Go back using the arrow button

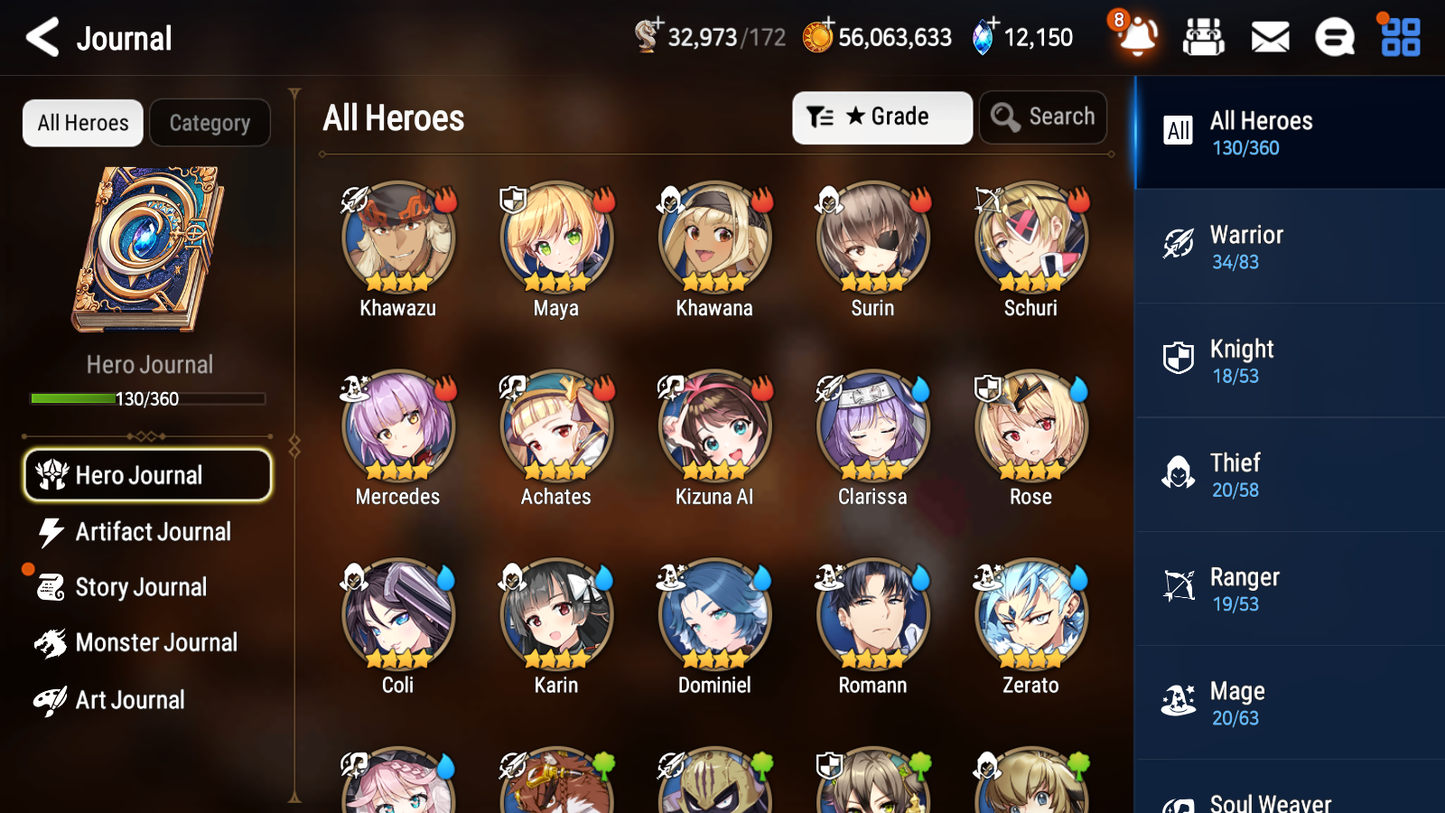pyautogui.click(x=42, y=37)
